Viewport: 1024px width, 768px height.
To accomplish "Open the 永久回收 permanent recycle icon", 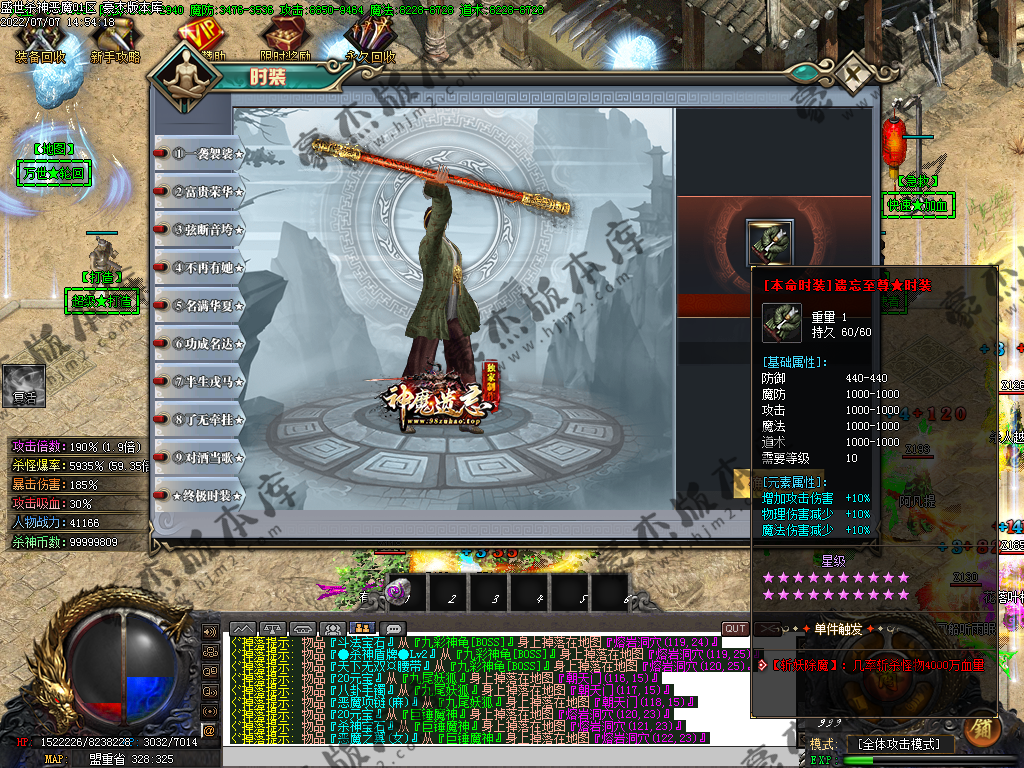I will [368, 42].
